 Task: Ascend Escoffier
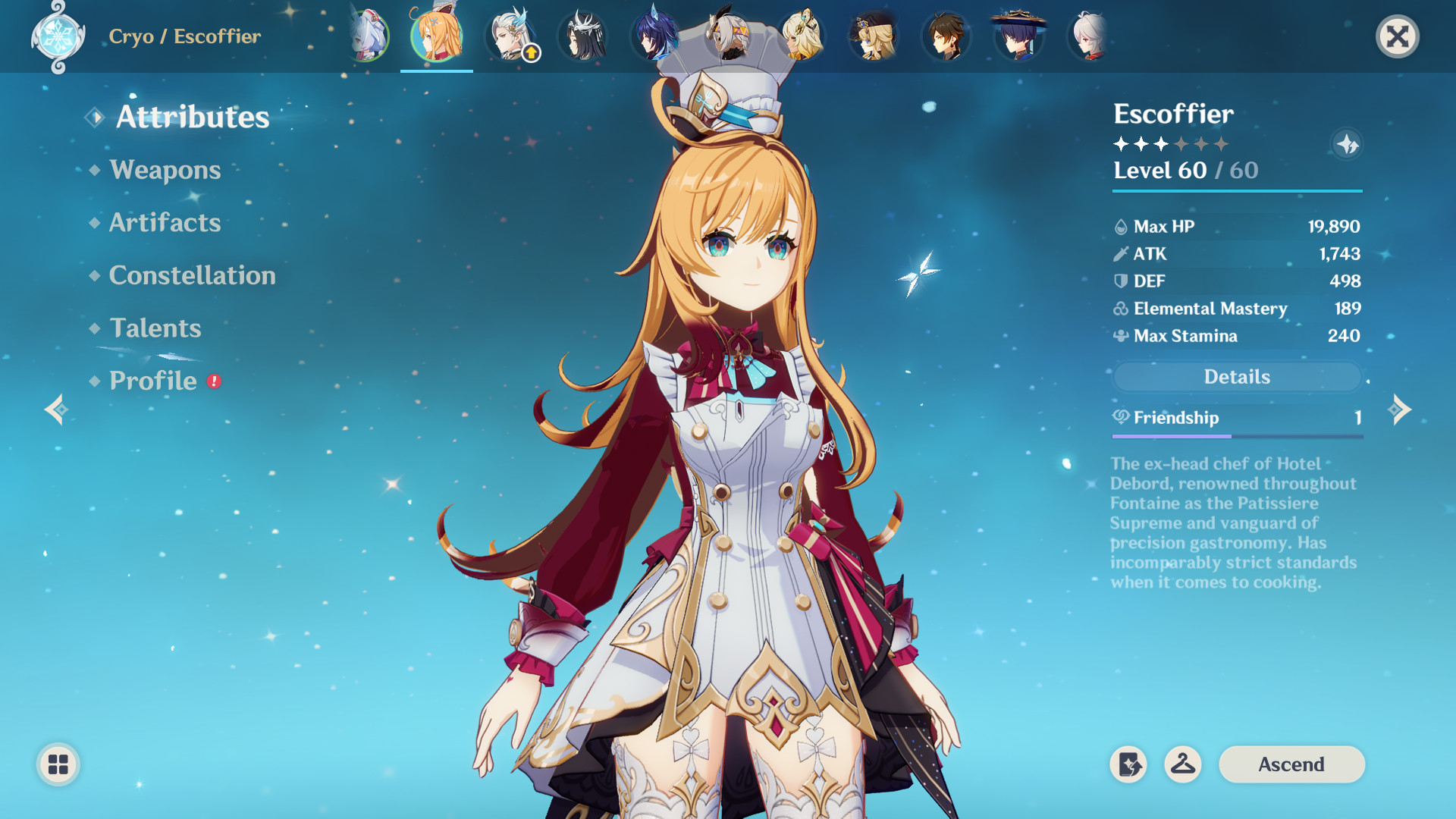[x=1291, y=764]
